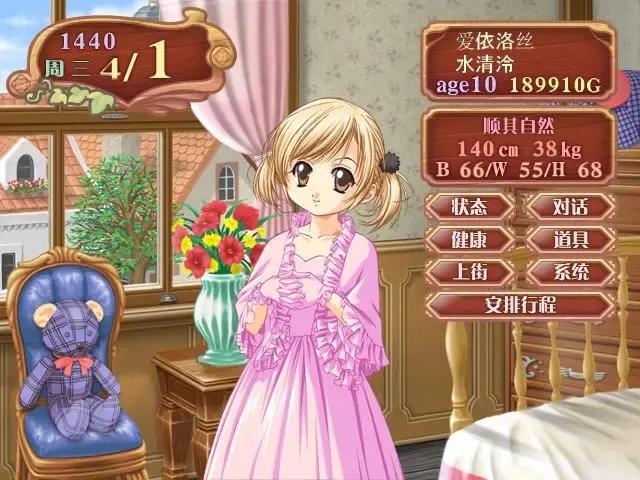Open the 状态 status menu

469,207
